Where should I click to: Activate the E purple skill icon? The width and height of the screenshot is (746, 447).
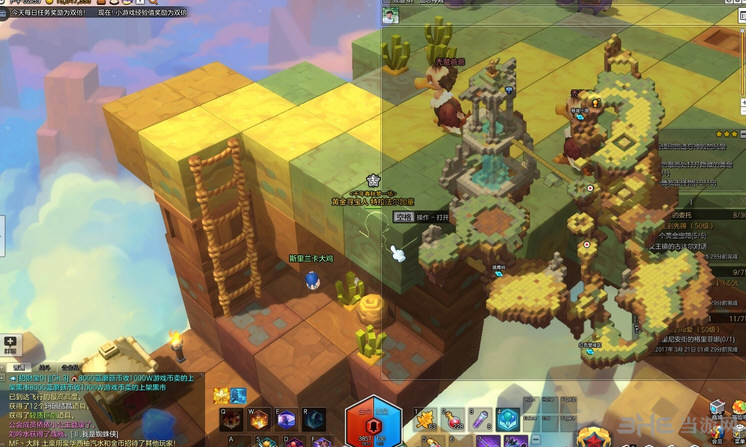point(287,420)
